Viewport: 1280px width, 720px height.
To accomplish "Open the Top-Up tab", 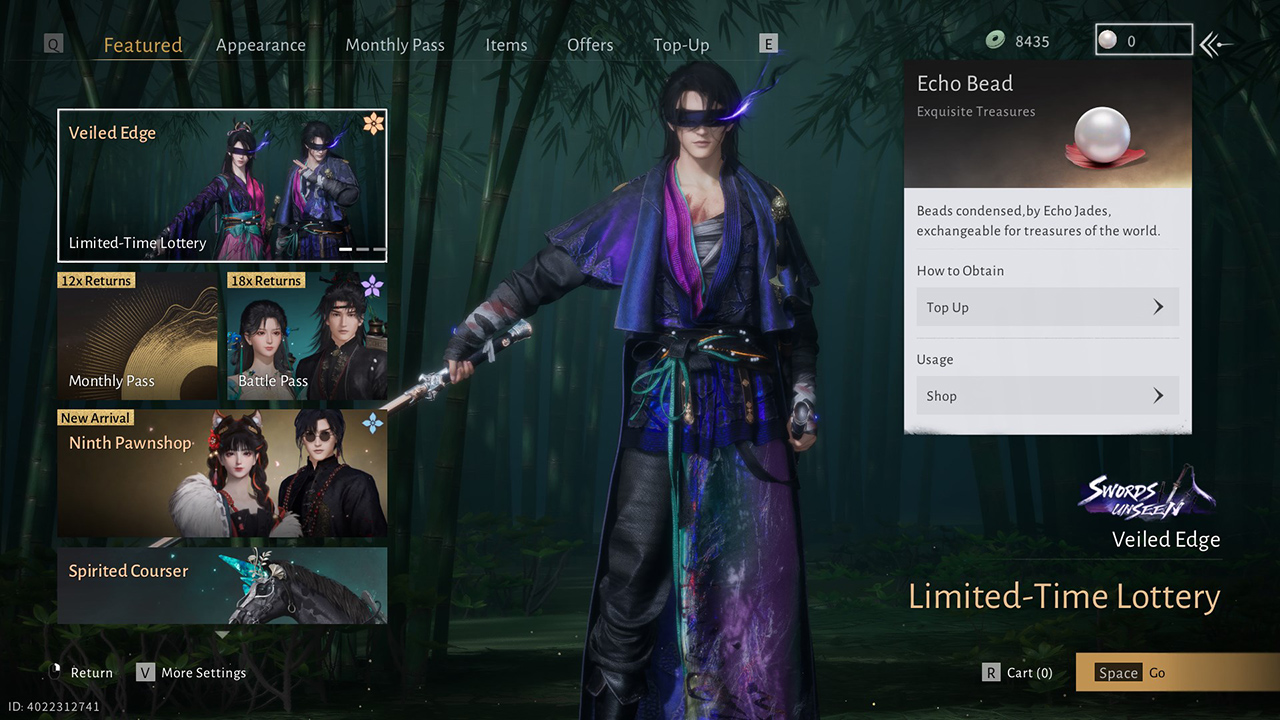I will (x=681, y=45).
